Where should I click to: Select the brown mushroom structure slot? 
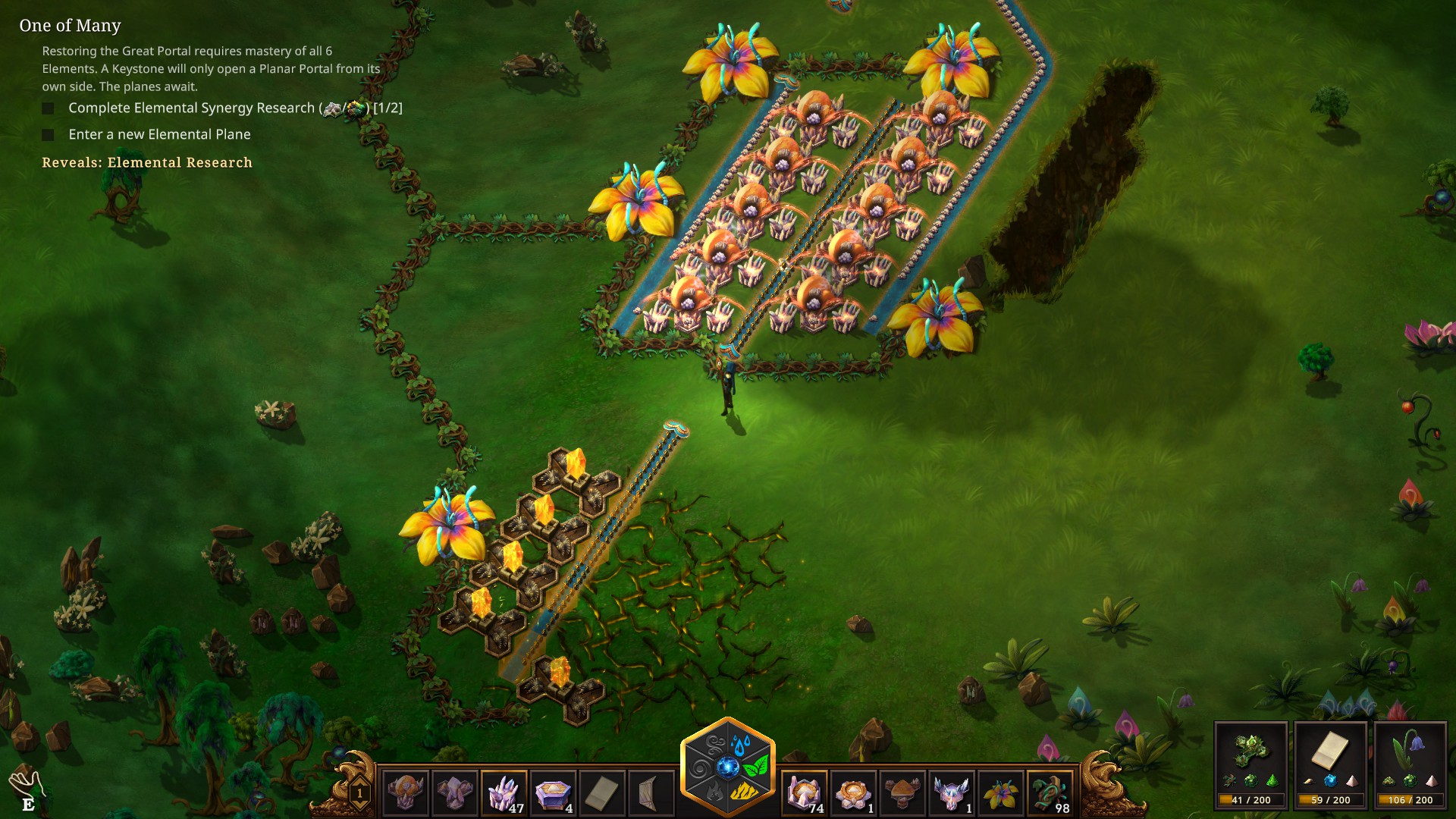902,793
